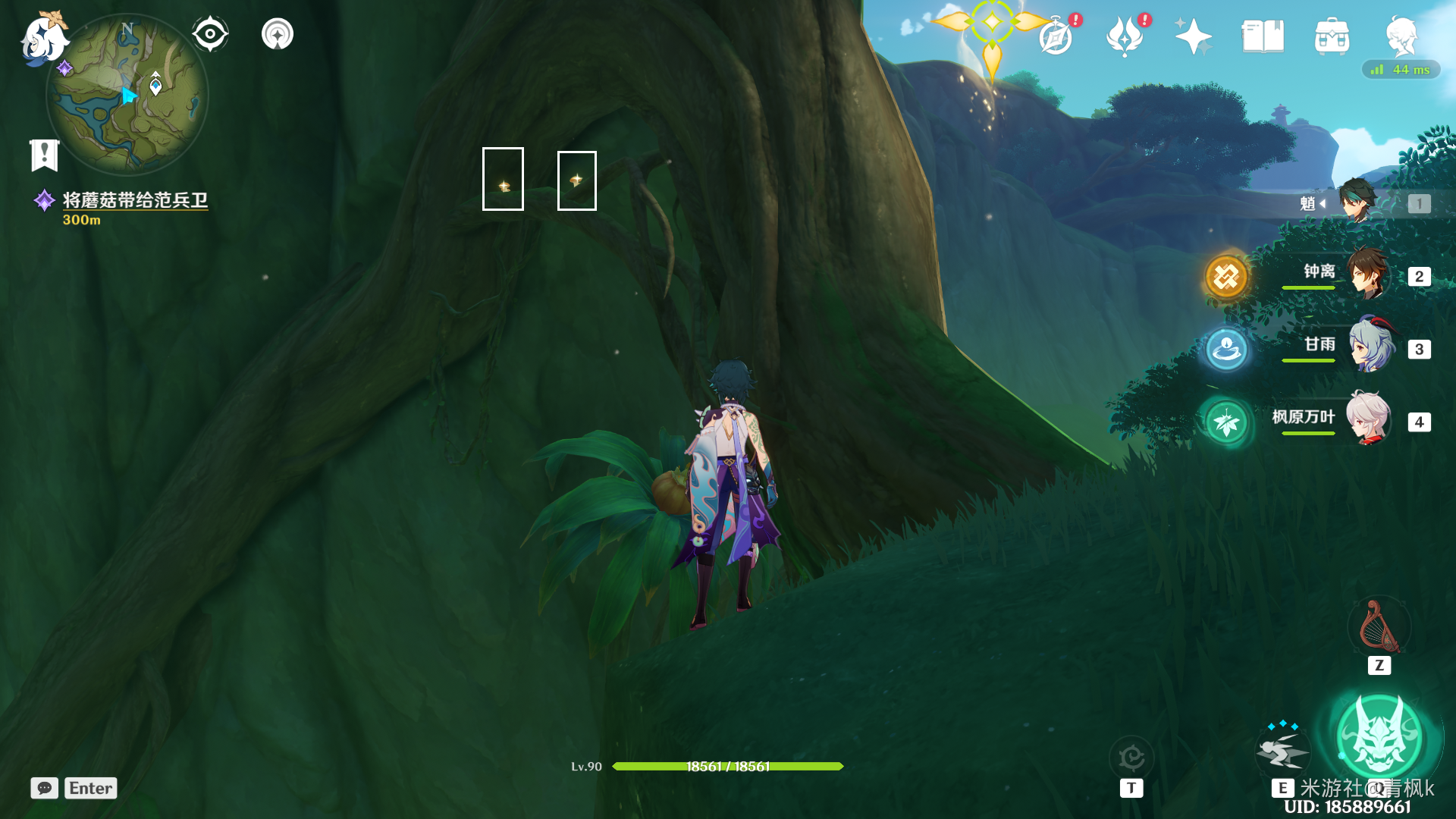Switch to party member 钟离
Screen dimensions: 1456x819
click(1367, 275)
